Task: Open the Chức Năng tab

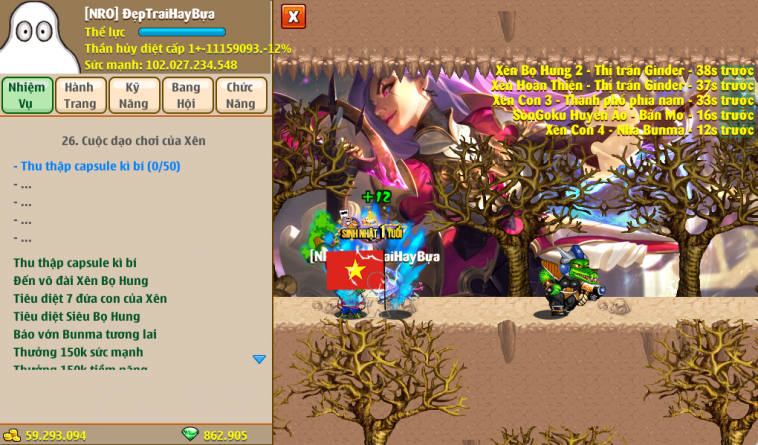Action: click(241, 95)
